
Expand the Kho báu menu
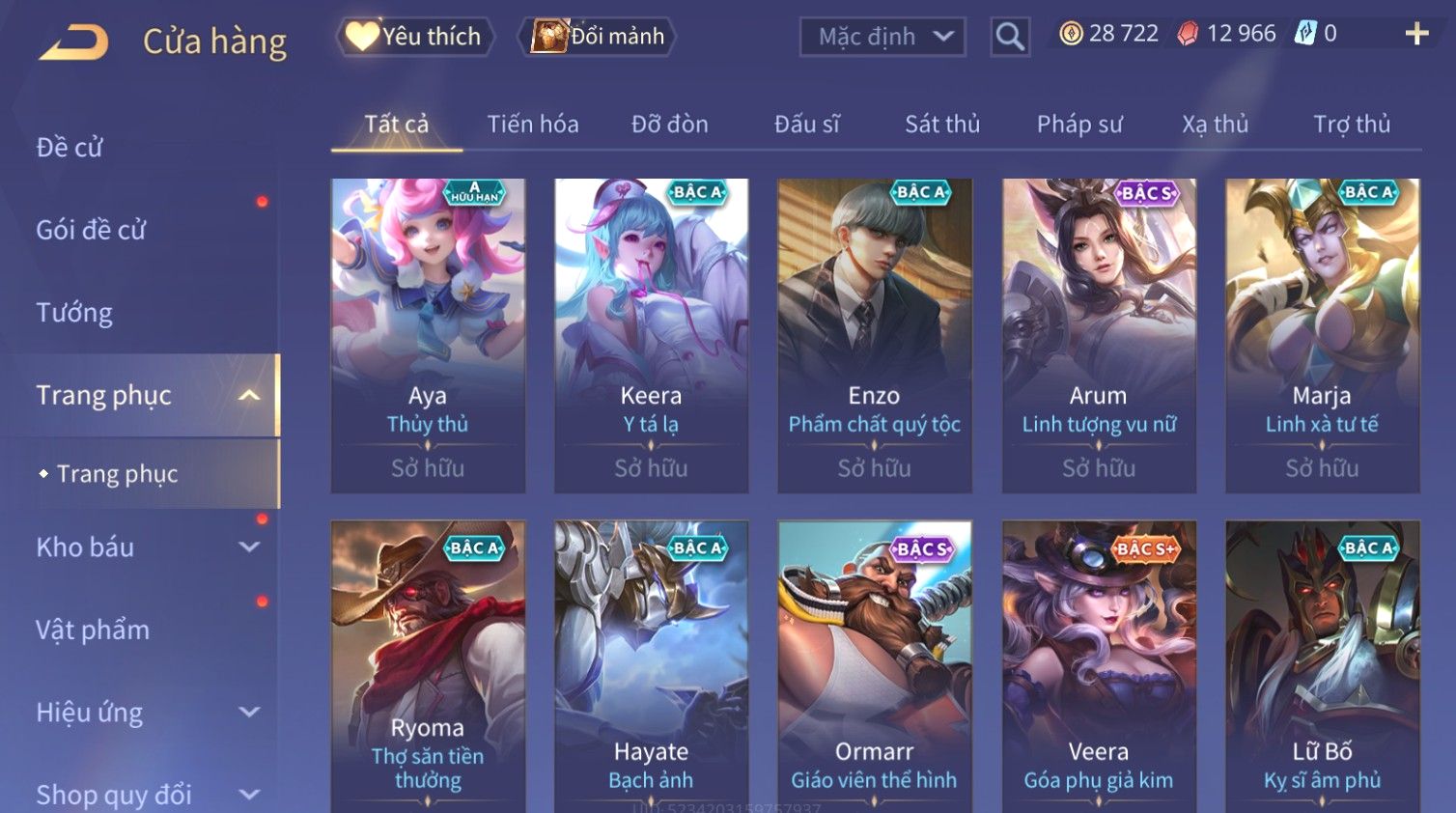[145, 547]
